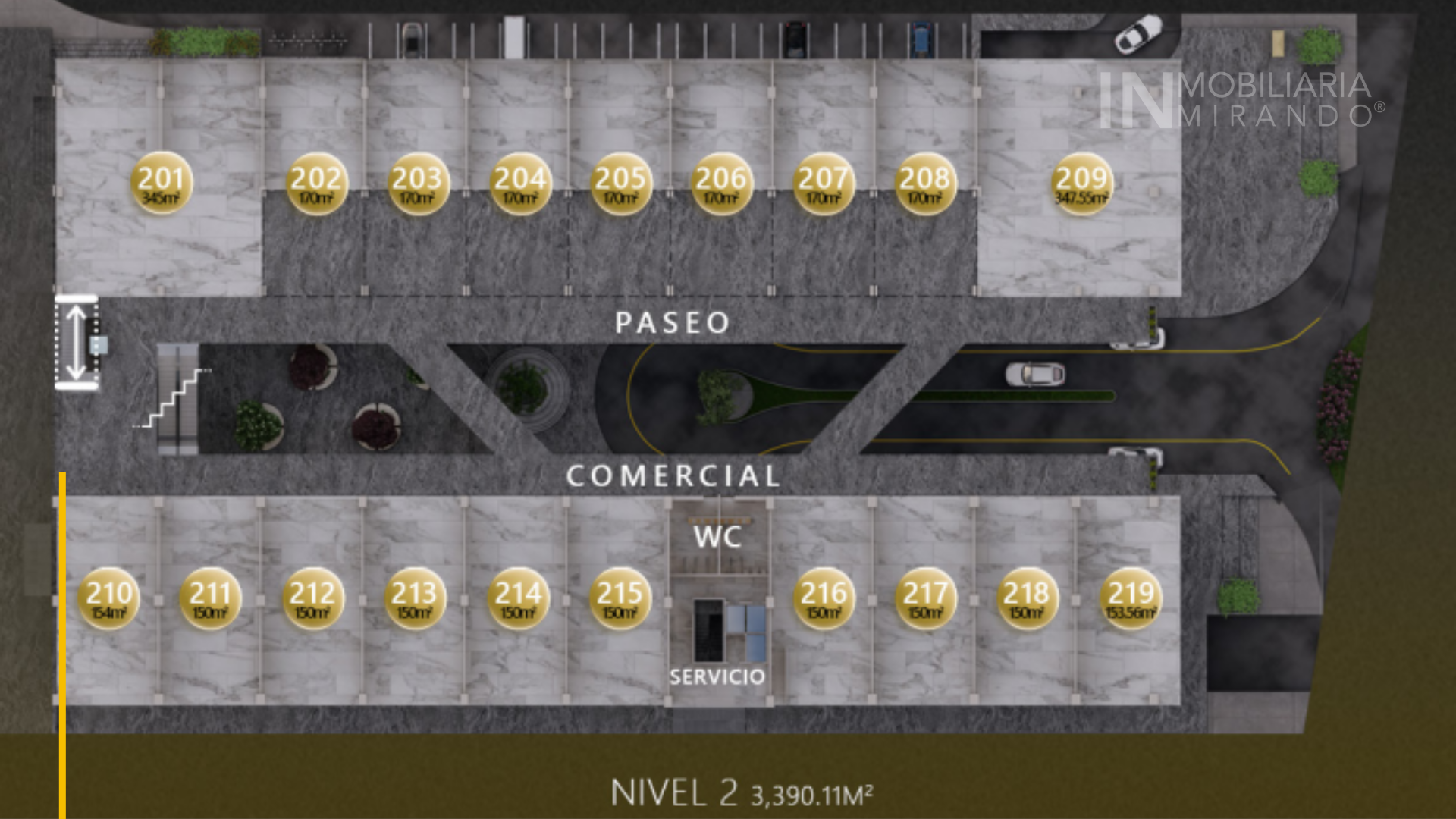Click the Inmobiliaria Mirando logo
1456x819 pixels.
coord(1240,100)
